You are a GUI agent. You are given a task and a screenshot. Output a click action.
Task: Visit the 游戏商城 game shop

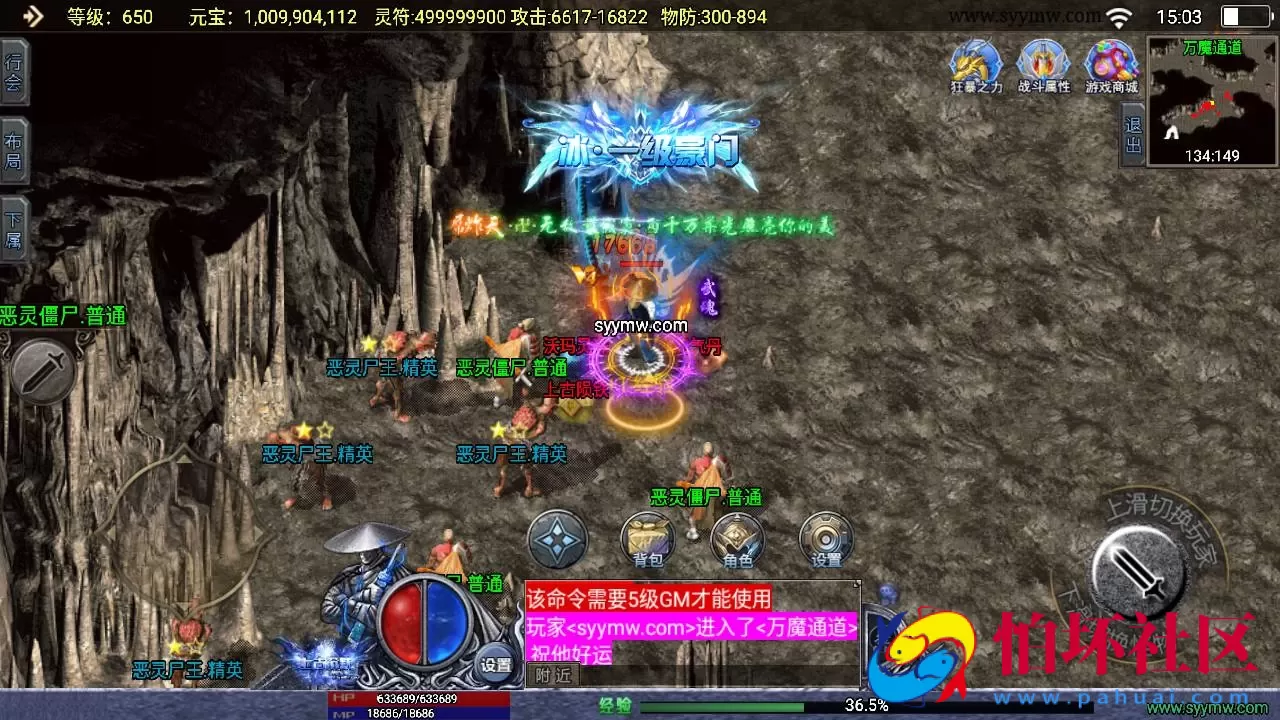(x=1111, y=66)
